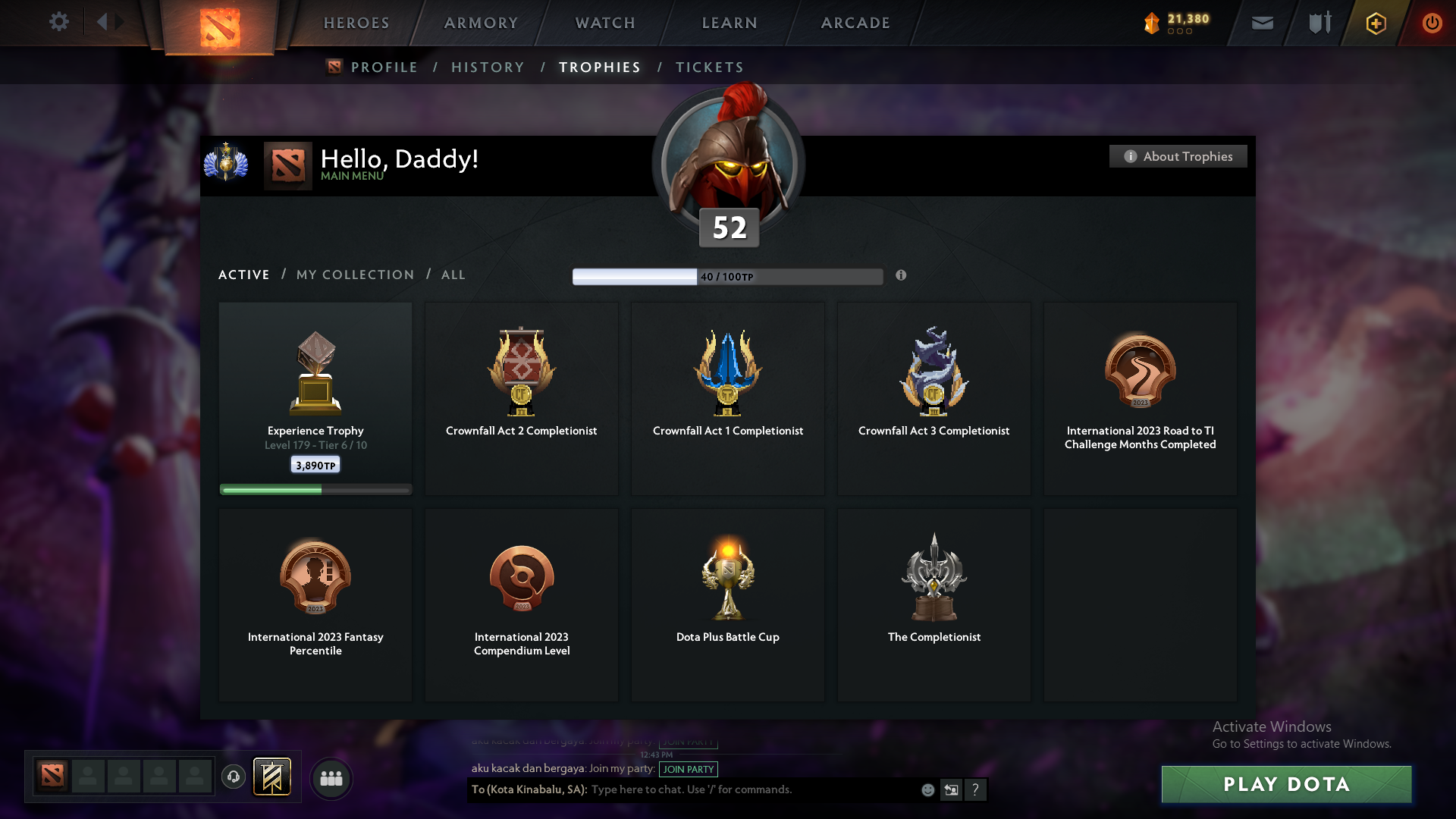Open the WATCH menu
The image size is (1456, 819).
604,23
